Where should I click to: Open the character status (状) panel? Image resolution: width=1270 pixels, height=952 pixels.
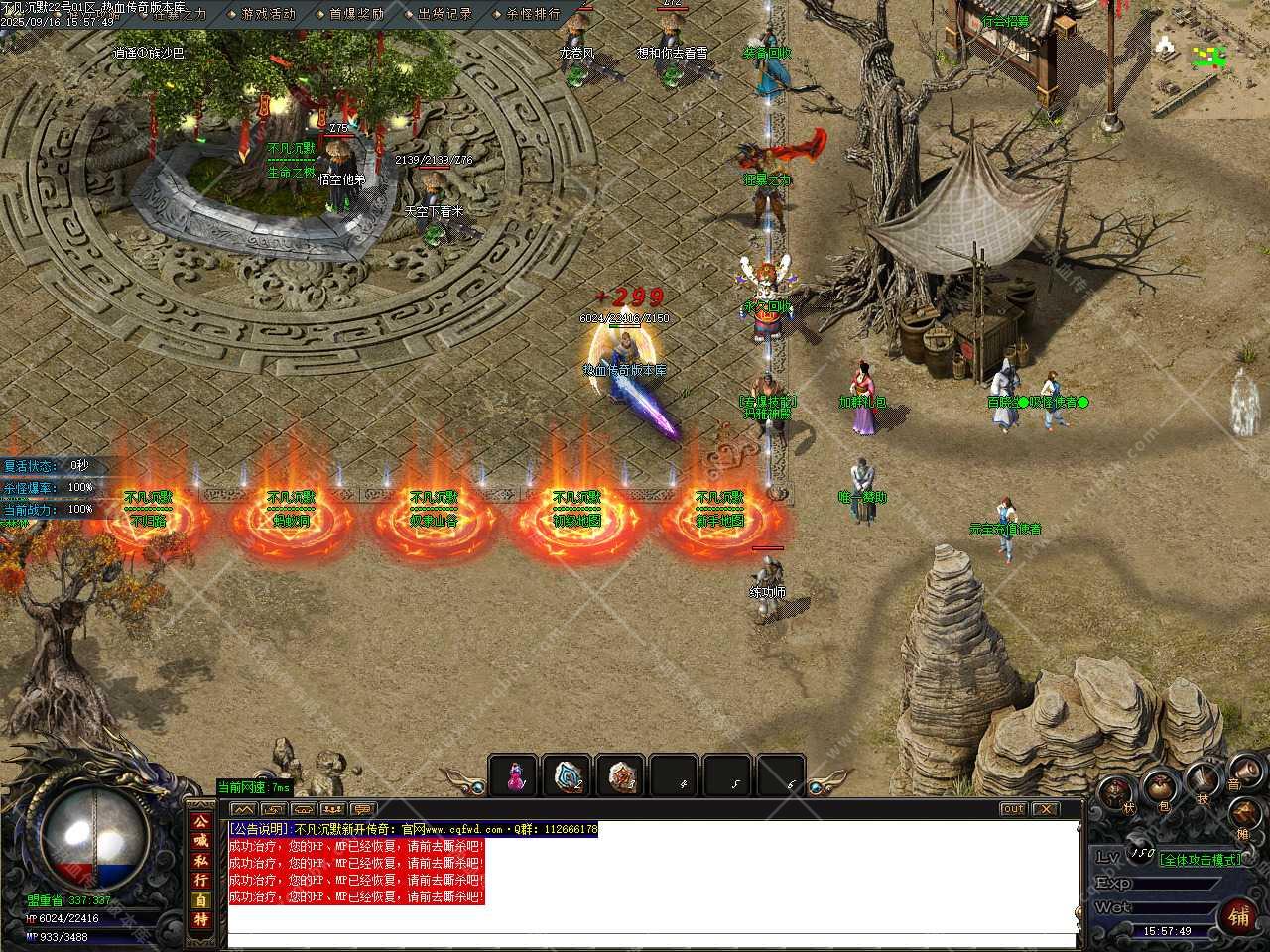1118,794
